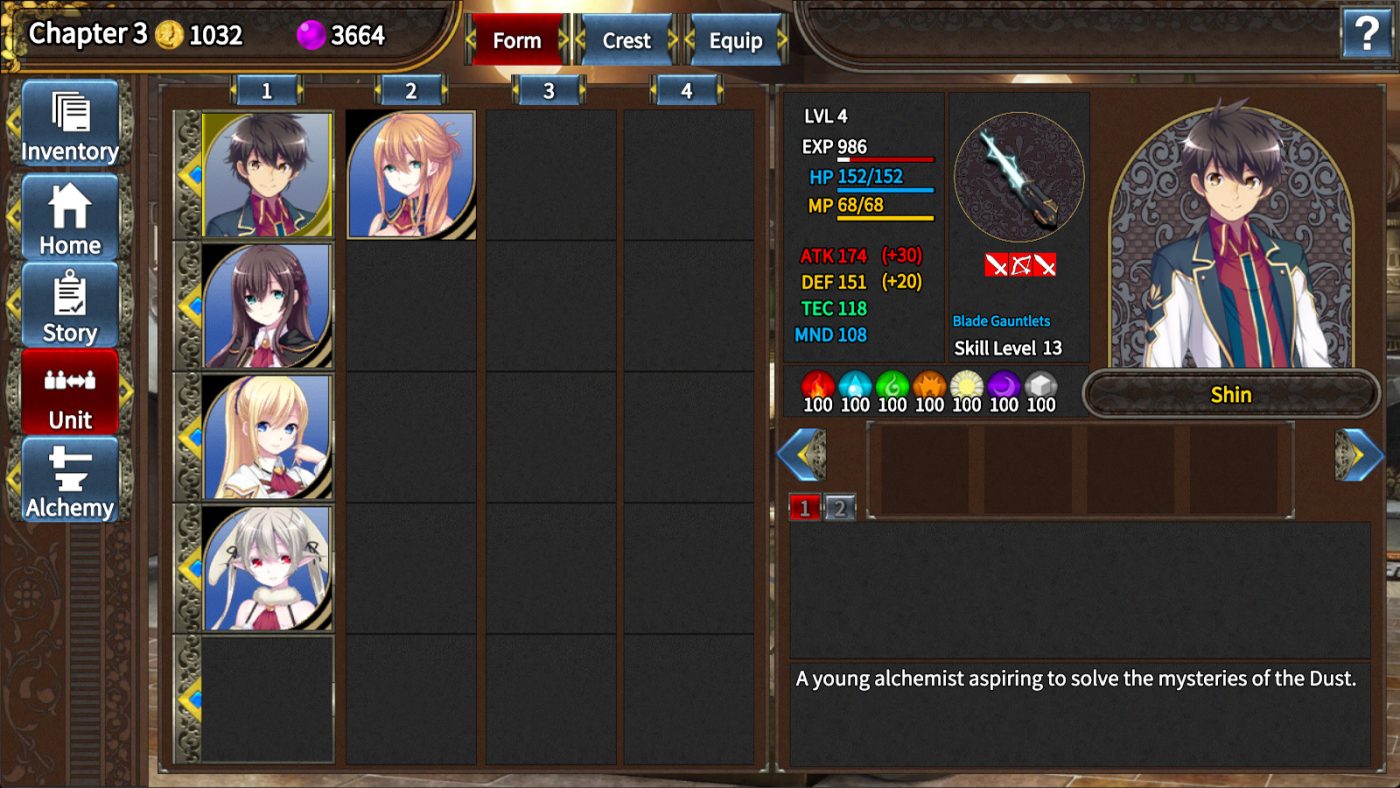
Task: Click the right arrow beside the equipment slots
Action: click(x=1360, y=455)
